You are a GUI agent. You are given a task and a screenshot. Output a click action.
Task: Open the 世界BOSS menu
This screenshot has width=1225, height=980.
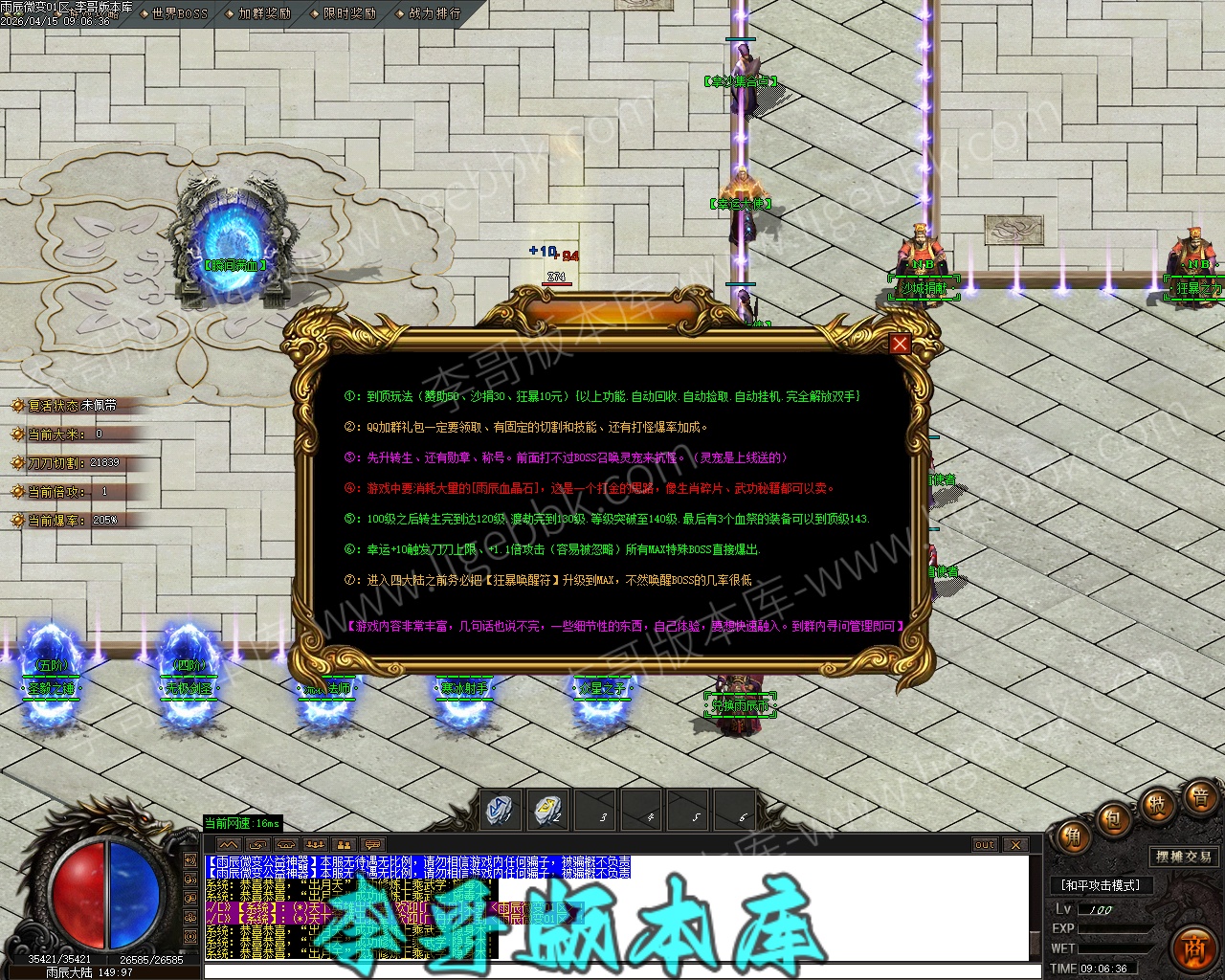click(179, 13)
